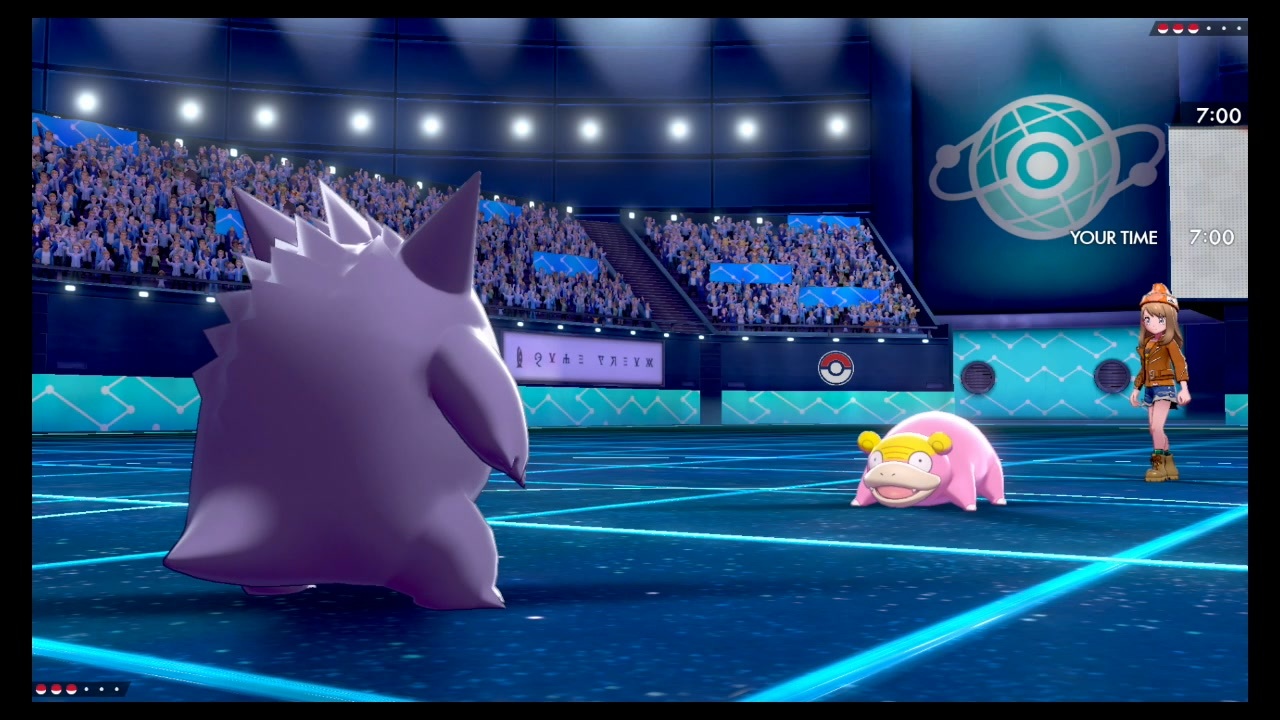Click the third opponent Poké Ball icon
The height and width of the screenshot is (720, 1280).
[x=1192, y=28]
